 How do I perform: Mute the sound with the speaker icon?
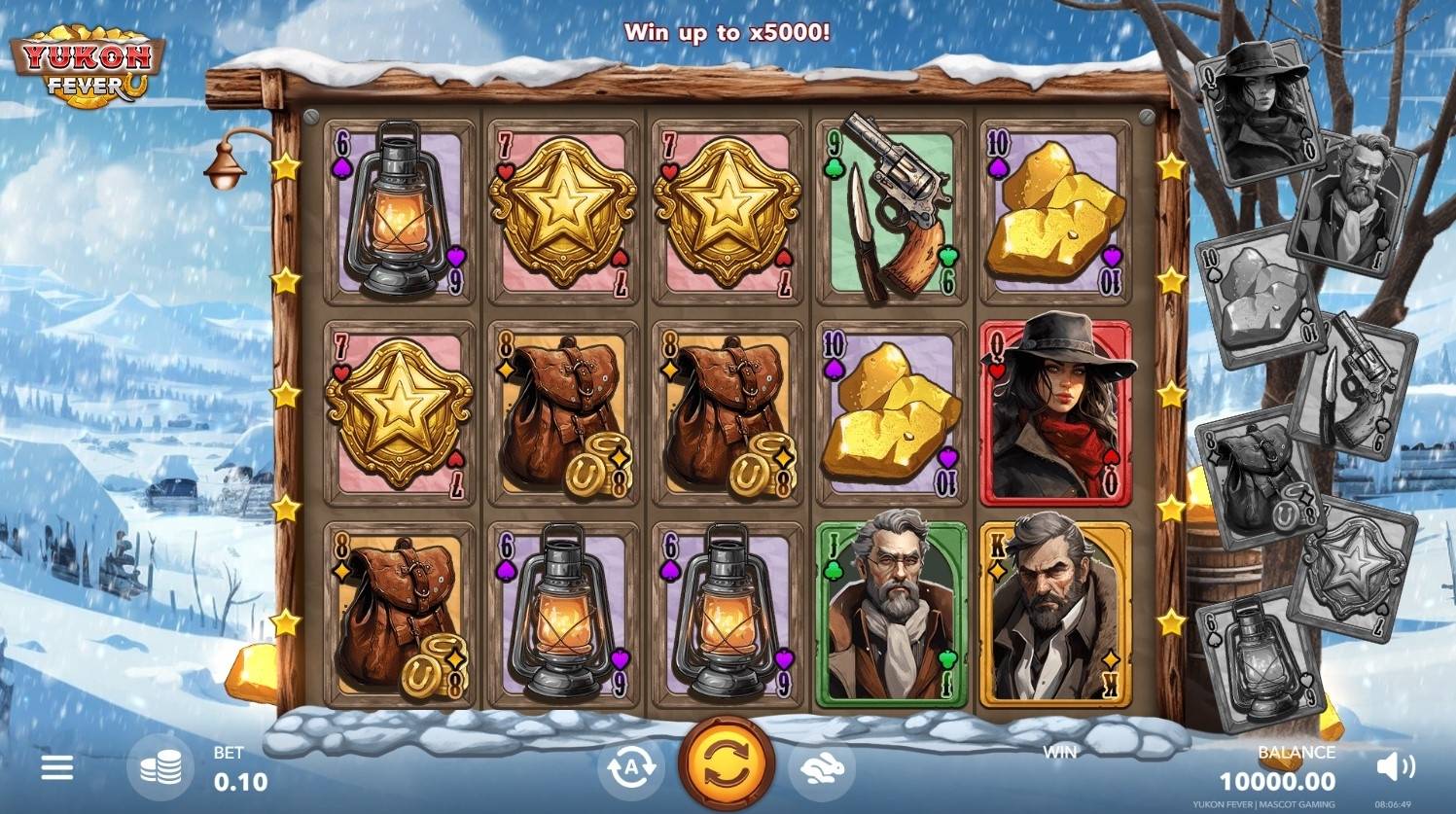[x=1396, y=767]
